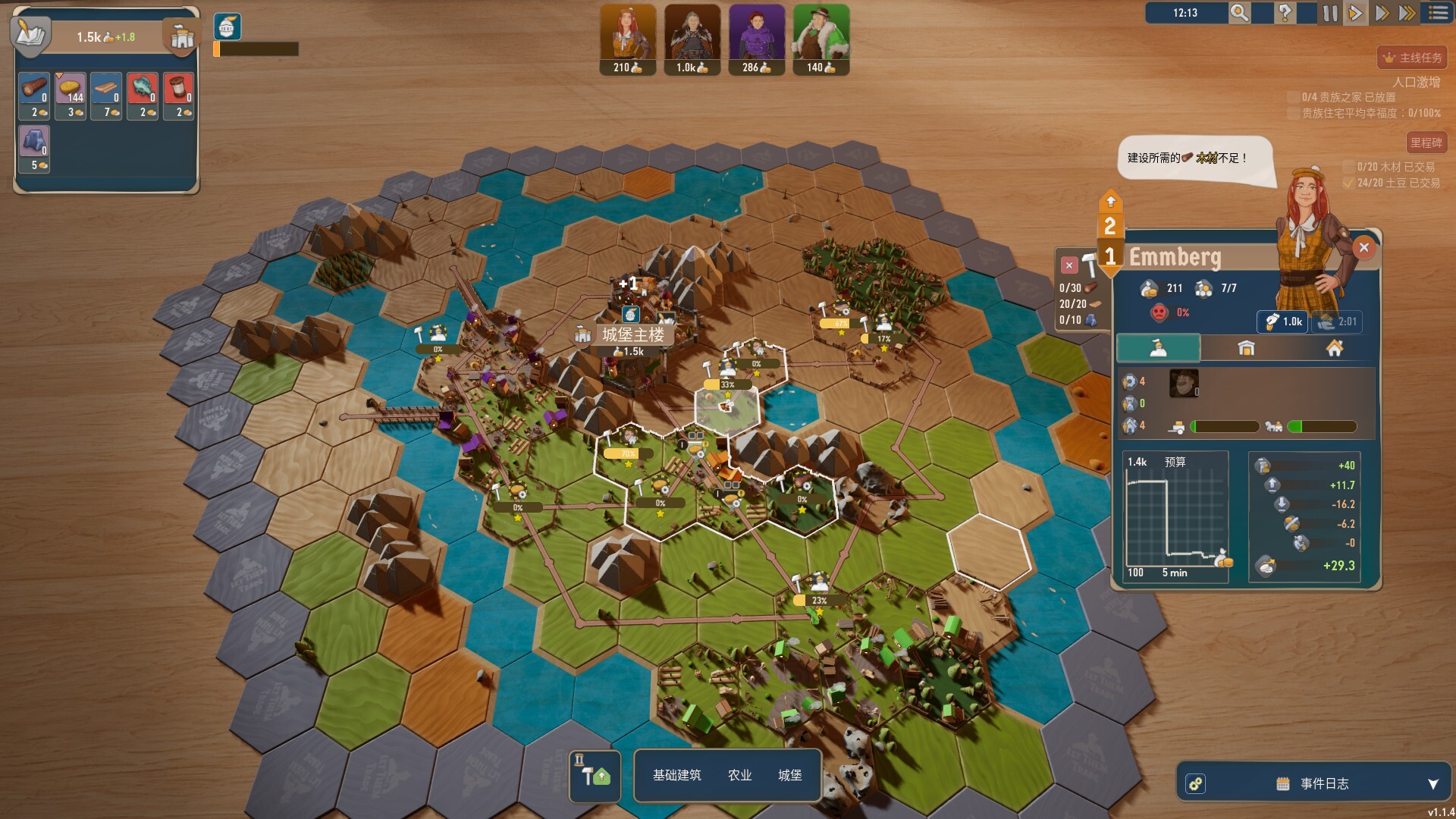Dismiss the construction cost panel with its X

click(x=1069, y=265)
